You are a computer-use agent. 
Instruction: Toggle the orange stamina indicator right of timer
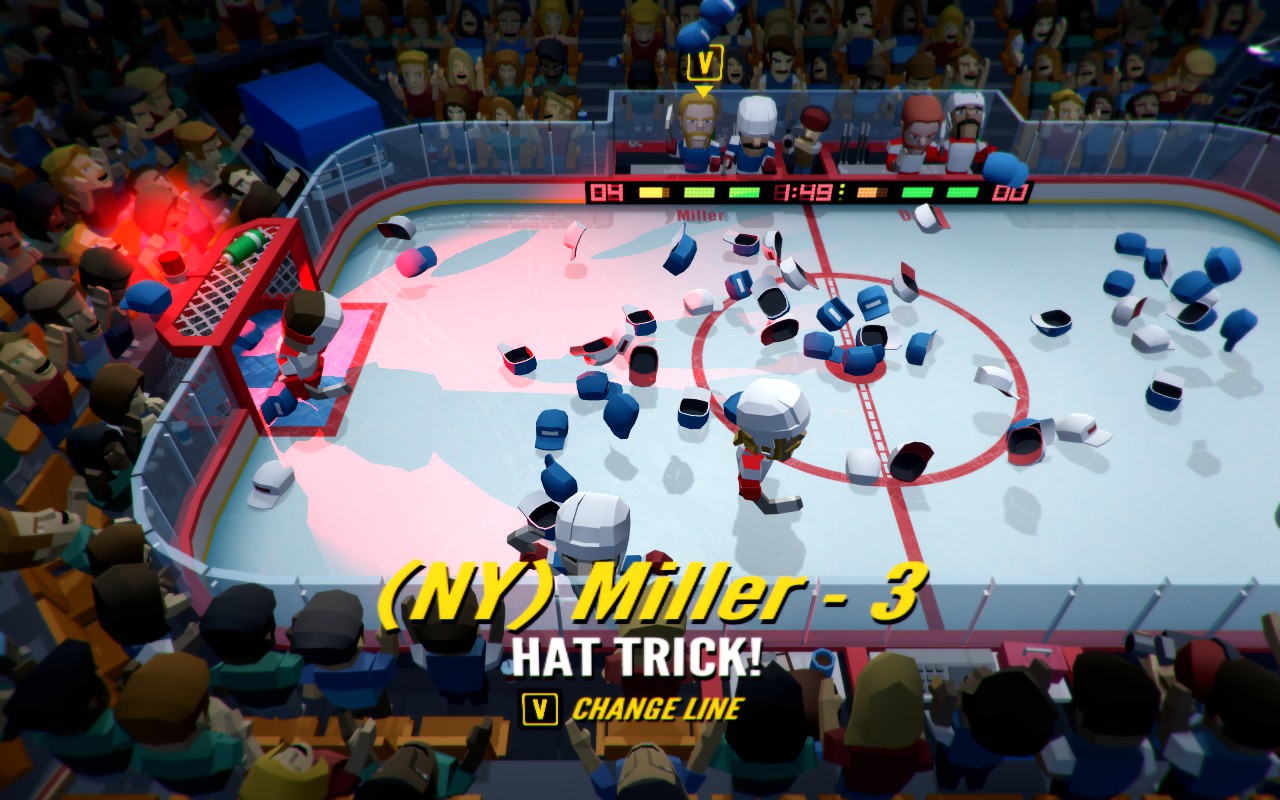click(871, 192)
